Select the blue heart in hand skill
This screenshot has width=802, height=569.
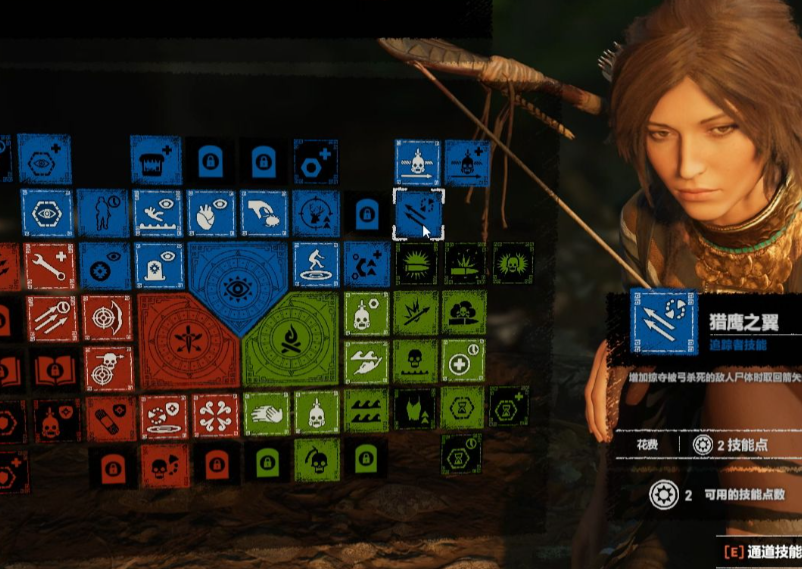tap(211, 213)
